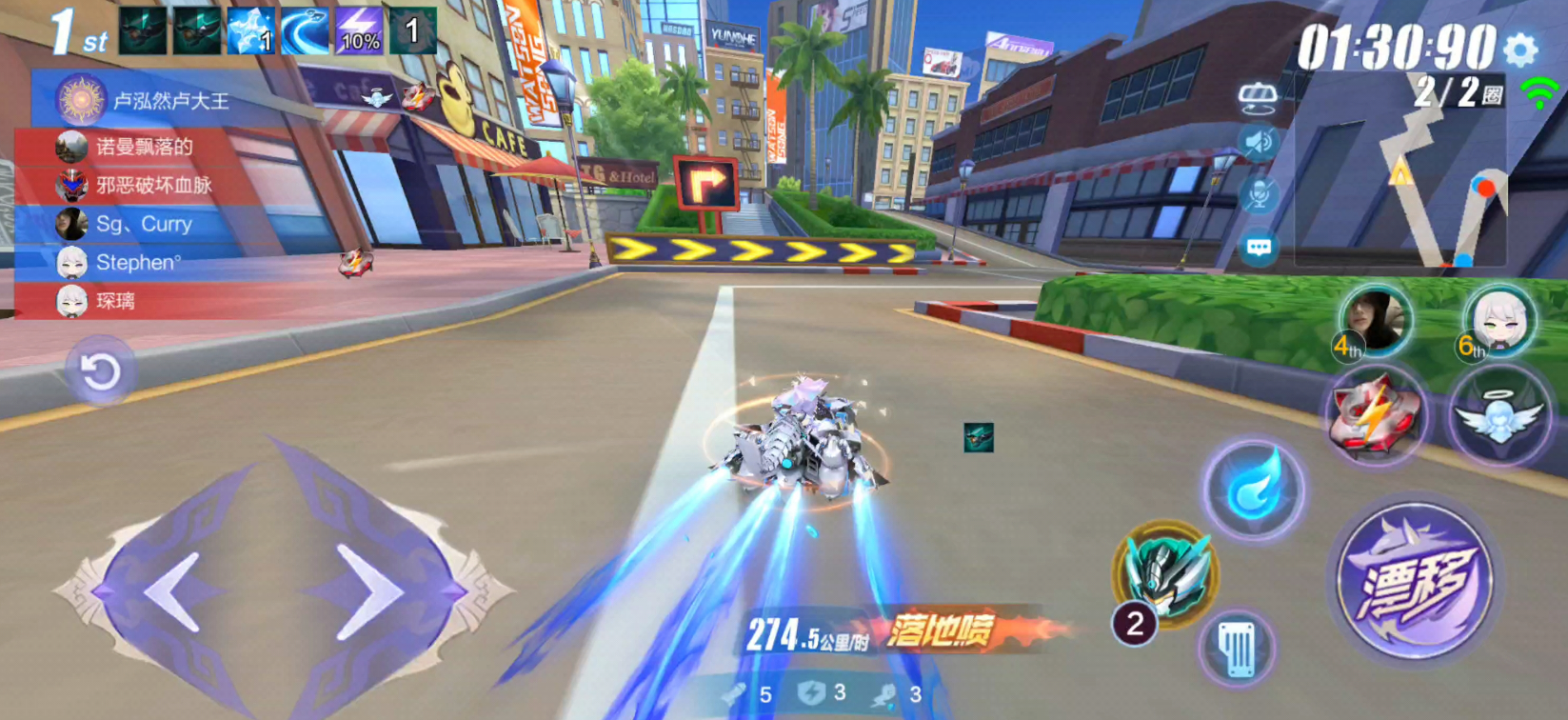Use the angel wings shield item
Screen dimensions: 1568x720
click(x=1499, y=417)
